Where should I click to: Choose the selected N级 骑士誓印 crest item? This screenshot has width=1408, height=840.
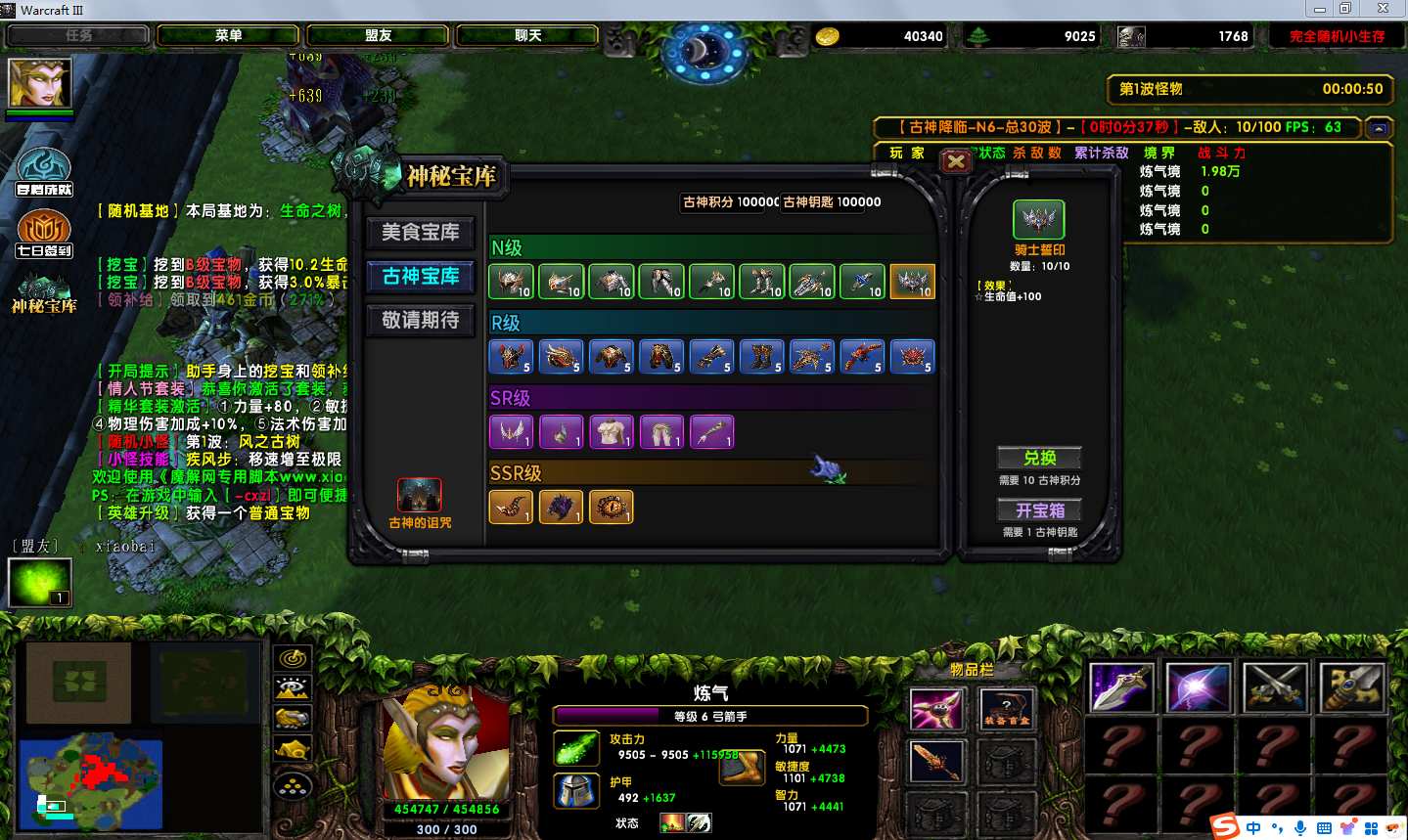[912, 282]
